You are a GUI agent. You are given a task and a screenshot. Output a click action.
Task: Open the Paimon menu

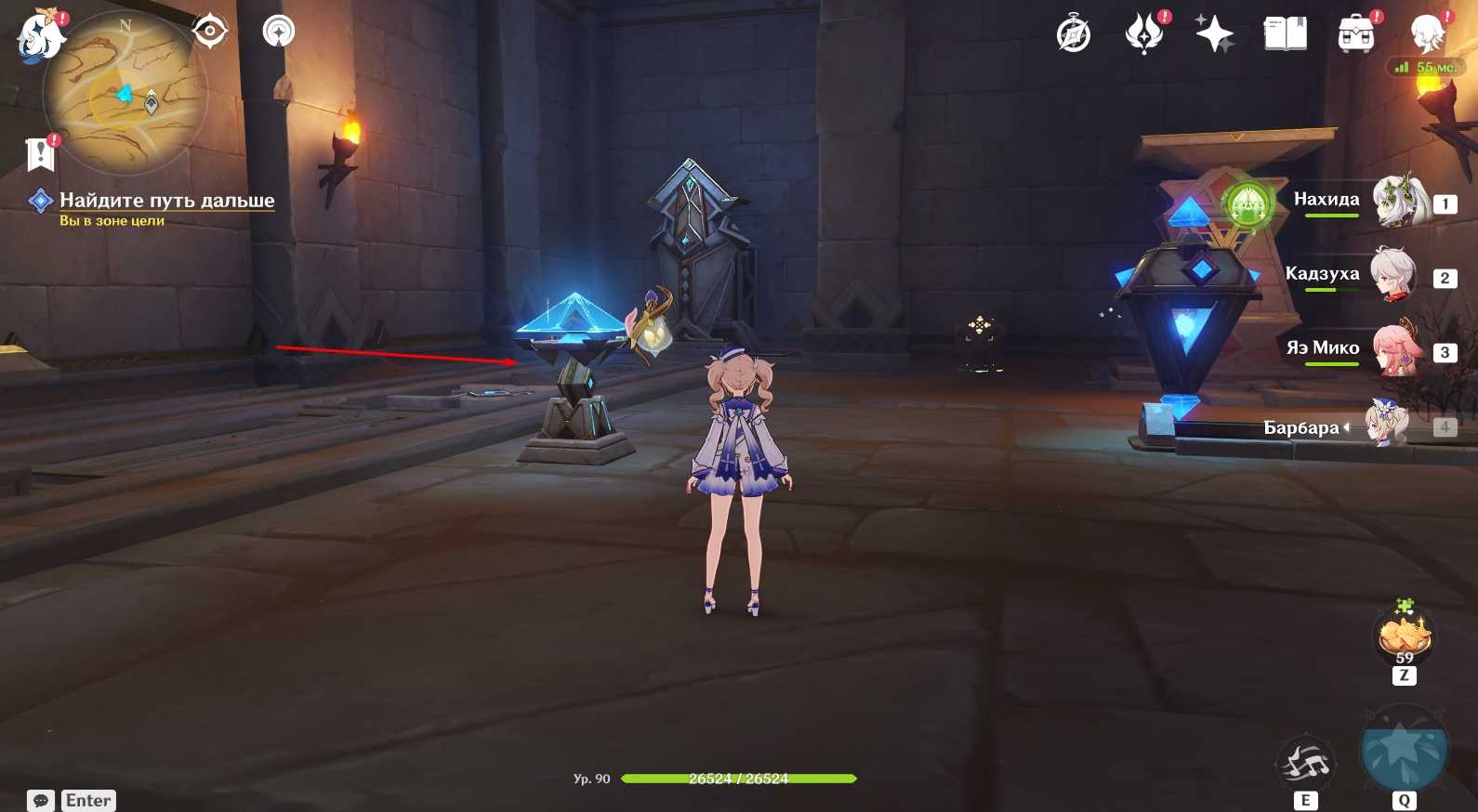pos(39,37)
